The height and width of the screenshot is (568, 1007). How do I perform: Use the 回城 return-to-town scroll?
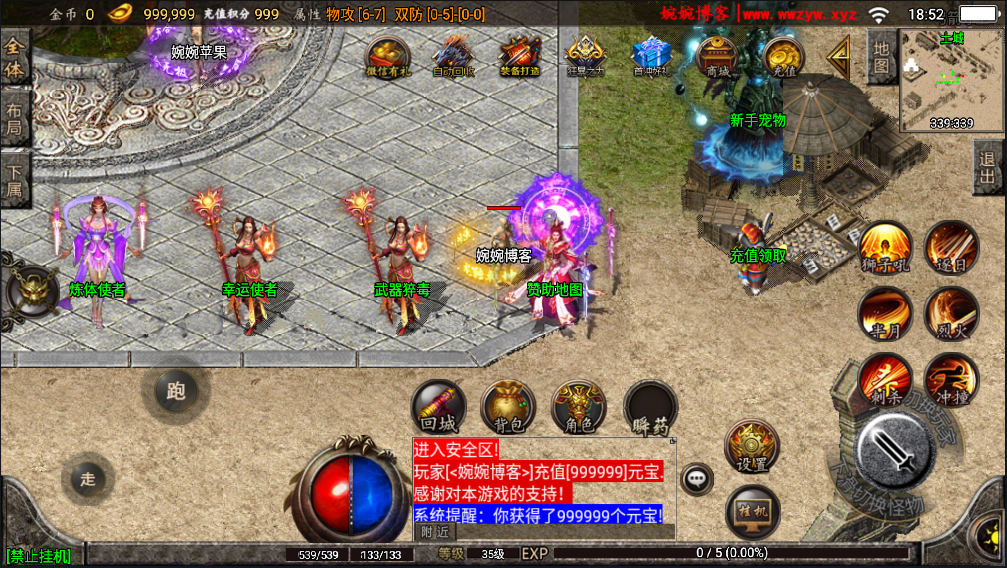point(438,408)
